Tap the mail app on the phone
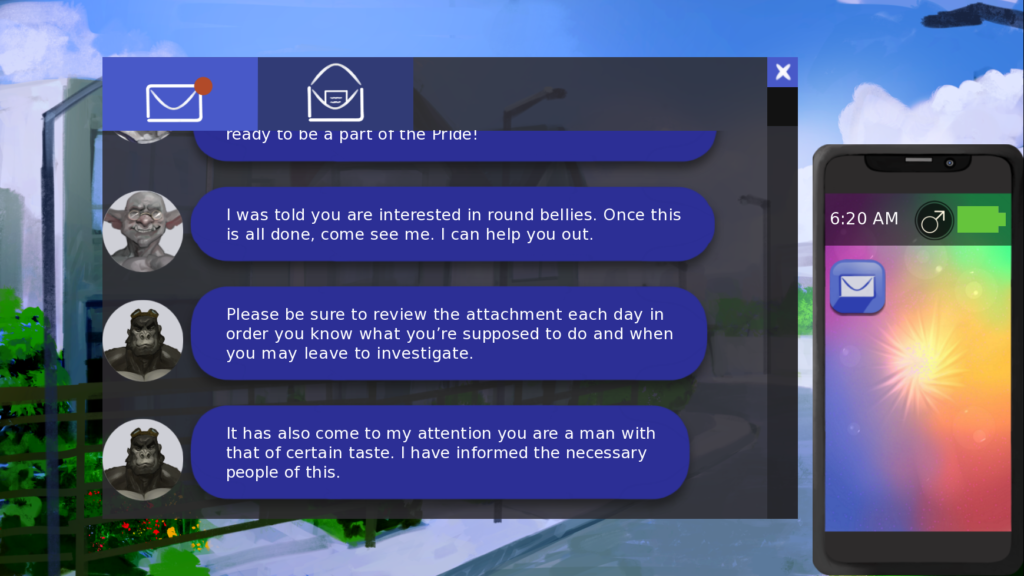Image resolution: width=1024 pixels, height=576 pixels. (x=857, y=287)
